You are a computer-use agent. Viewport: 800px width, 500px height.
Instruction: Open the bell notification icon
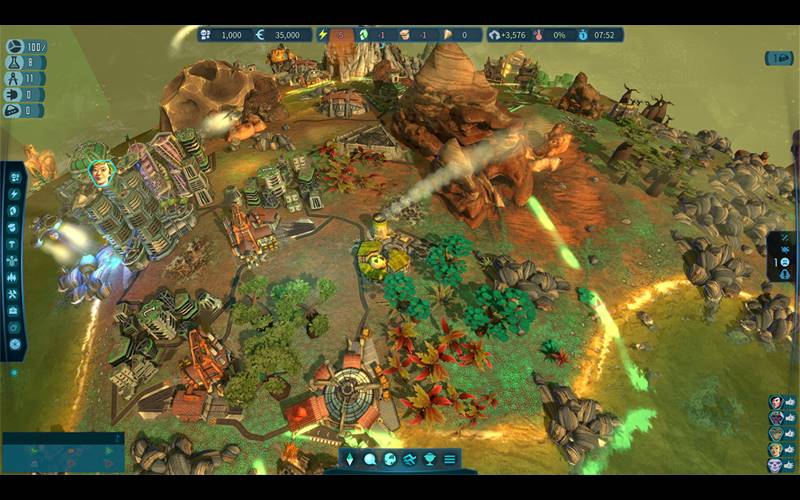pos(783,276)
